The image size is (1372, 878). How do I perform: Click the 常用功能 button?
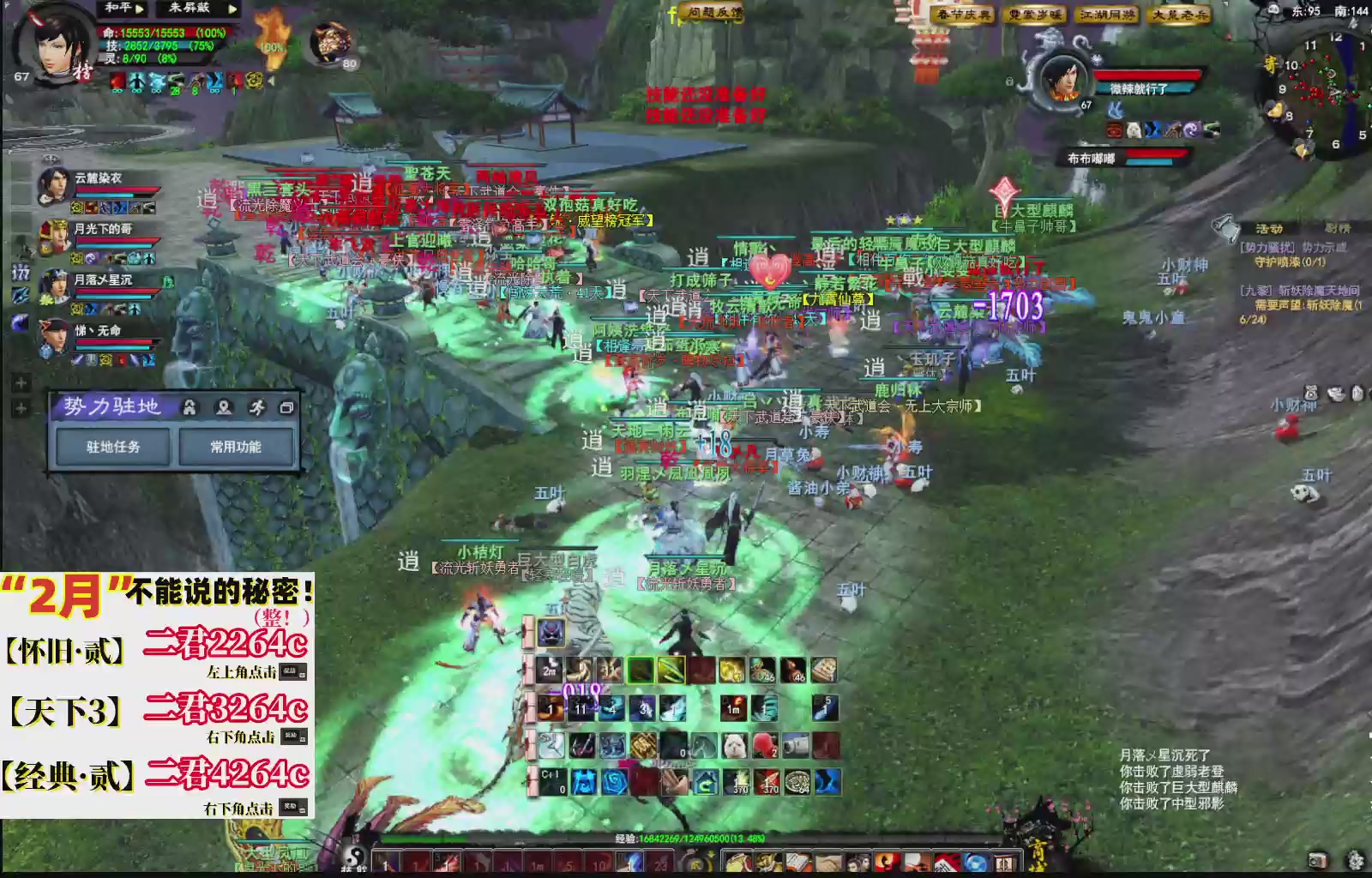coord(237,445)
